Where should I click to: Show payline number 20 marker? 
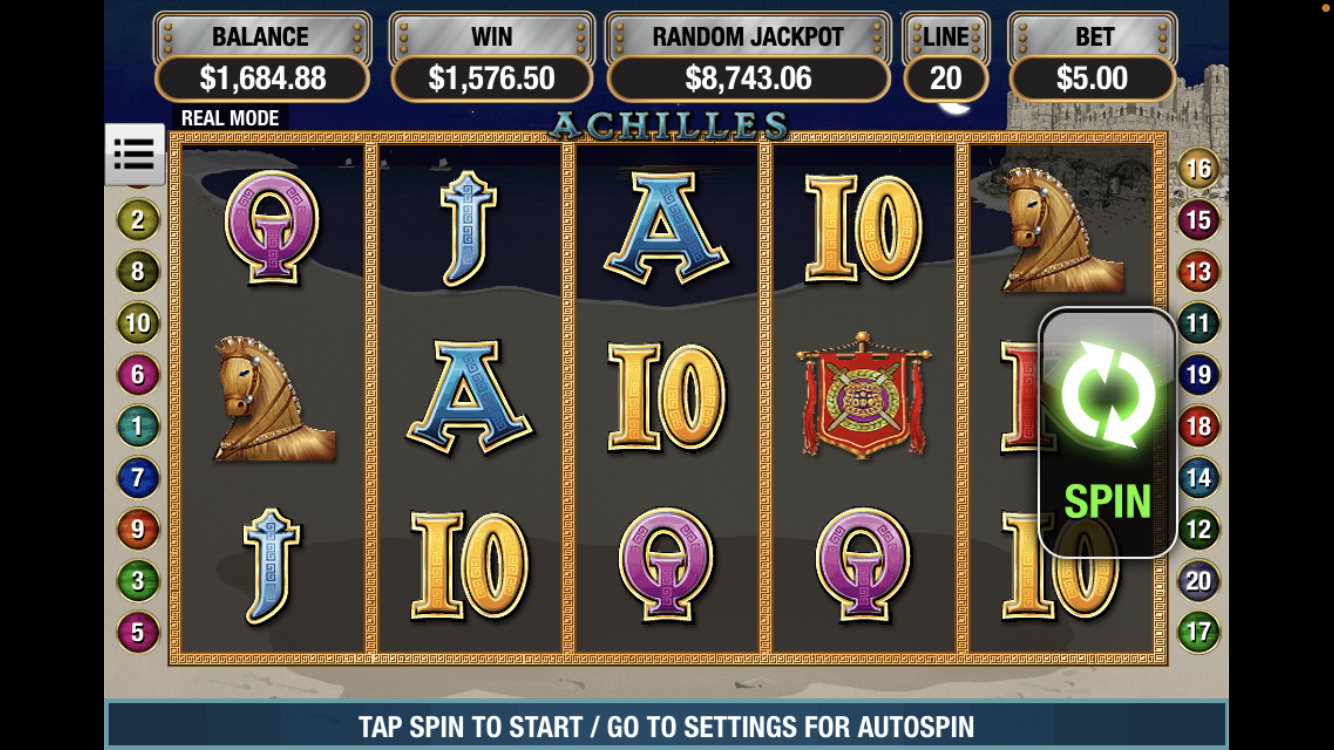(1198, 581)
